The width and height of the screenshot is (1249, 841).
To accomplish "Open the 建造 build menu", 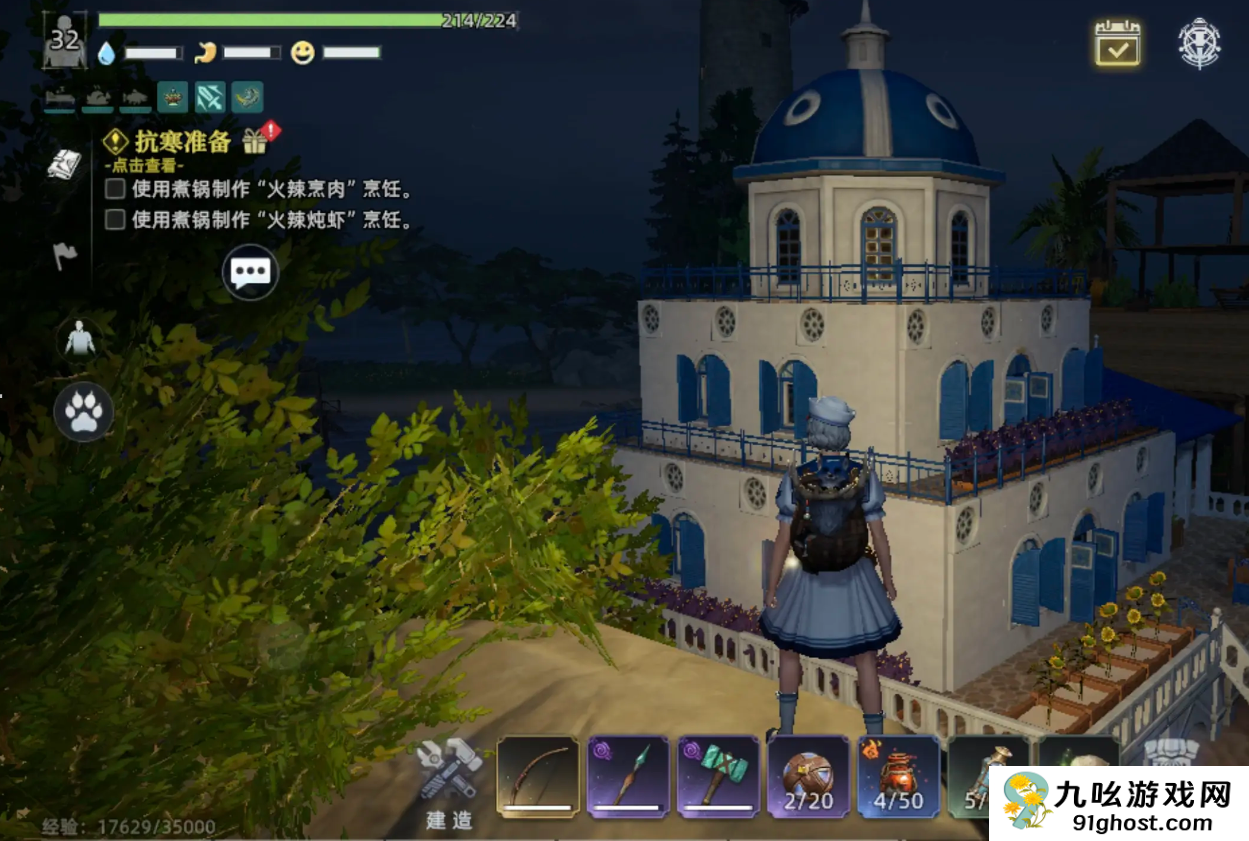I will coord(449,784).
